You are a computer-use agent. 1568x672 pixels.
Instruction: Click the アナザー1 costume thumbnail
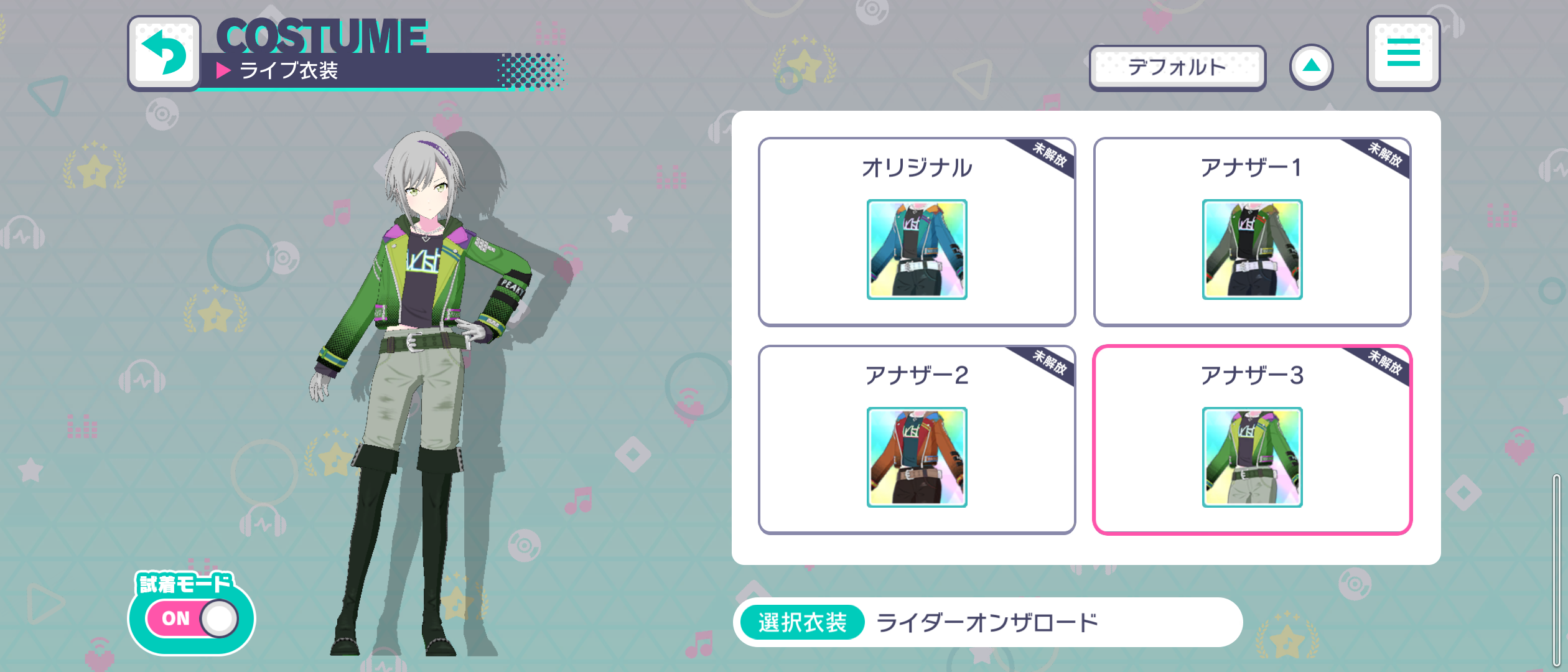point(1252,249)
